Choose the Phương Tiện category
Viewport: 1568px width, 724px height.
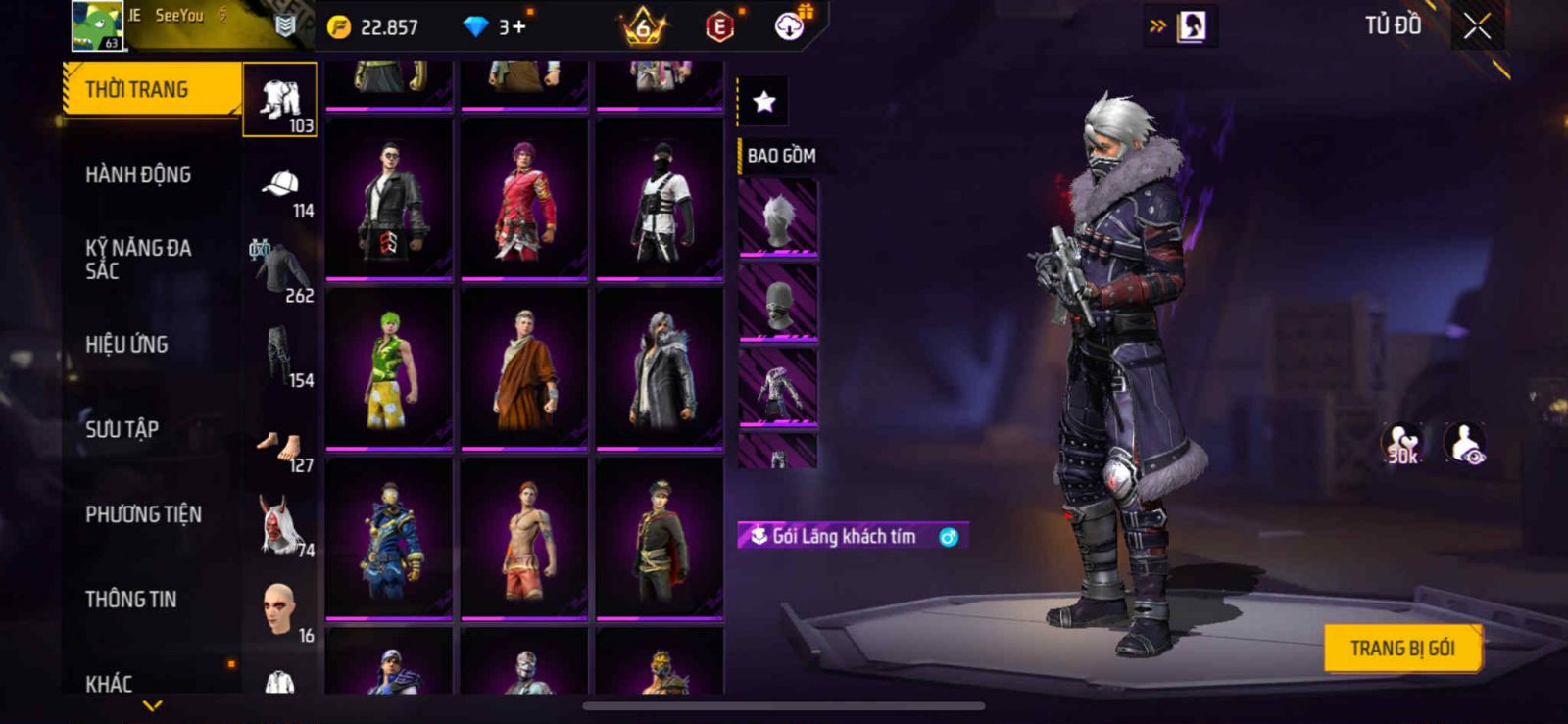tap(143, 514)
